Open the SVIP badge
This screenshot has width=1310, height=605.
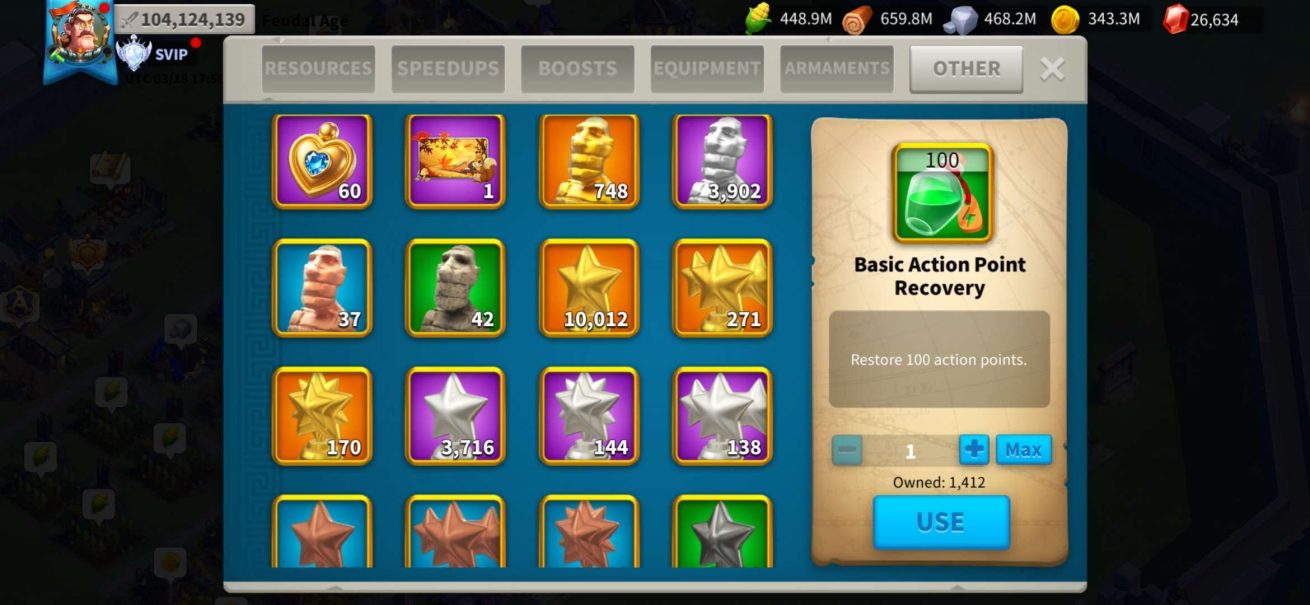pyautogui.click(x=152, y=54)
